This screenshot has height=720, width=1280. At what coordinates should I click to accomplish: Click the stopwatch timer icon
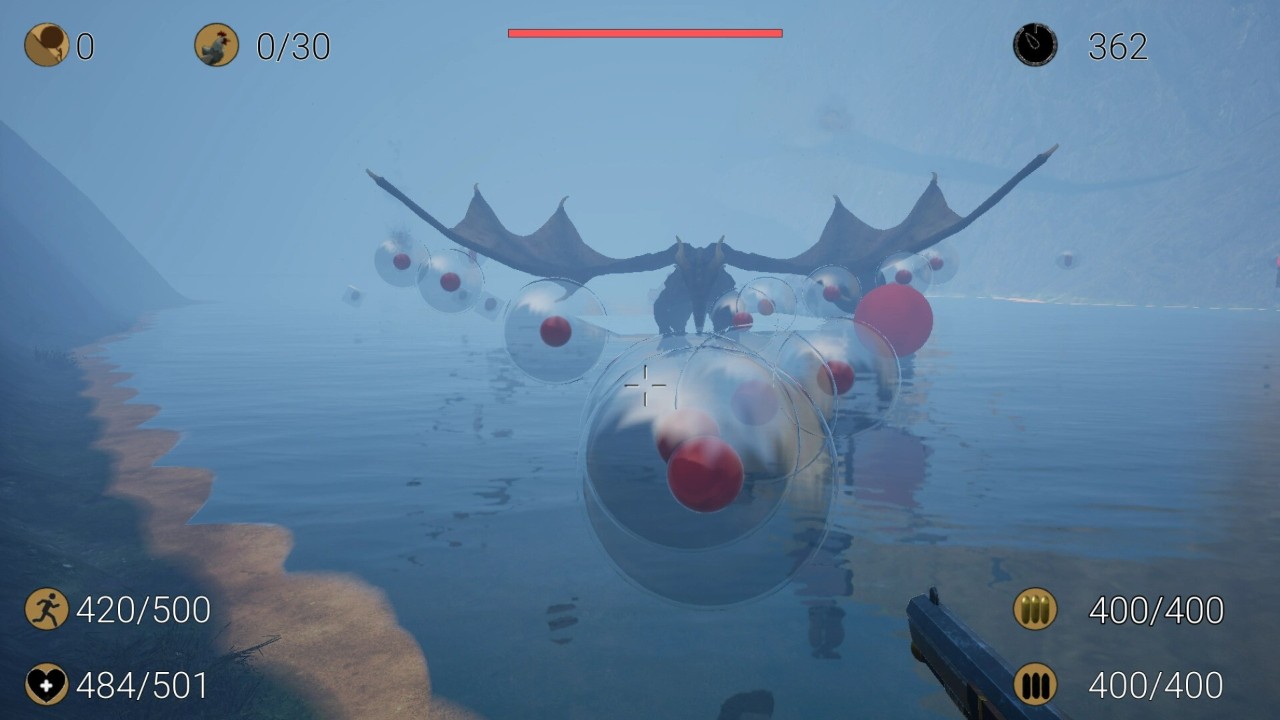click(x=1035, y=45)
